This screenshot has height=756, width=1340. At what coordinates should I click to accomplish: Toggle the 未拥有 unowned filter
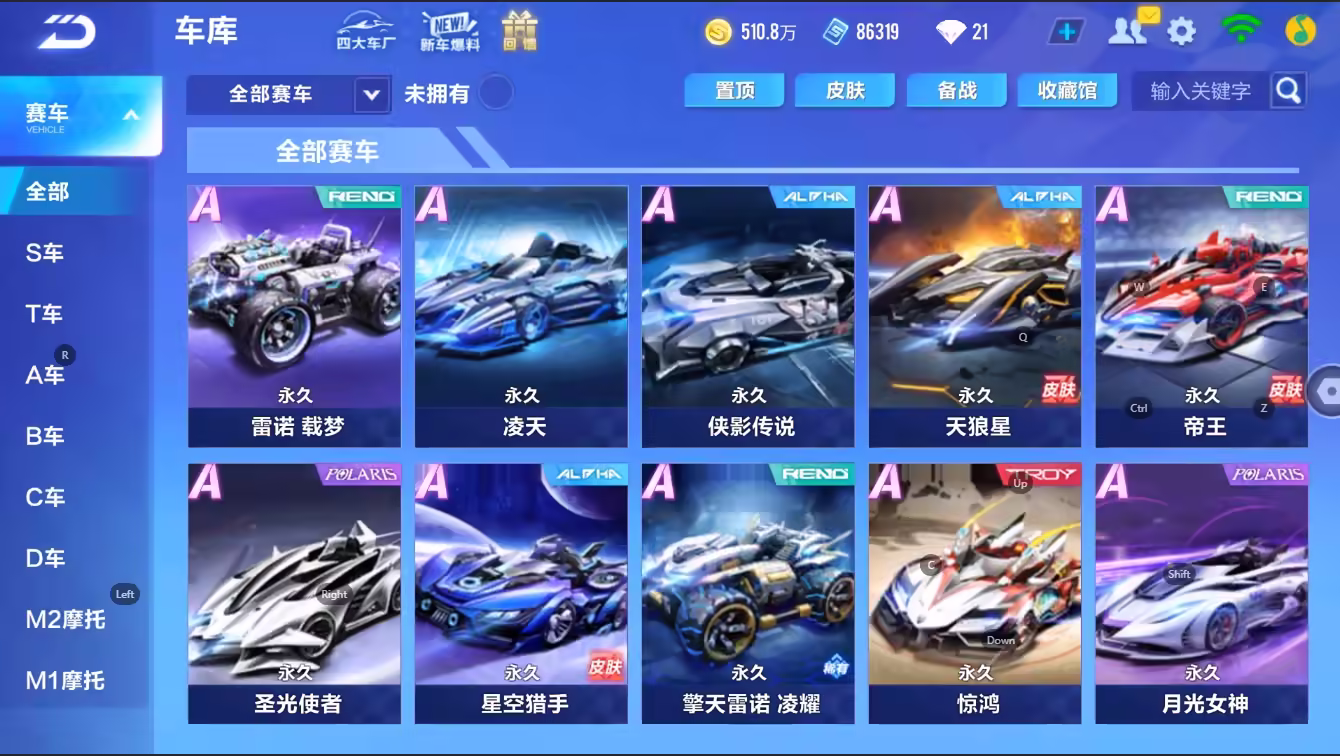[x=495, y=93]
